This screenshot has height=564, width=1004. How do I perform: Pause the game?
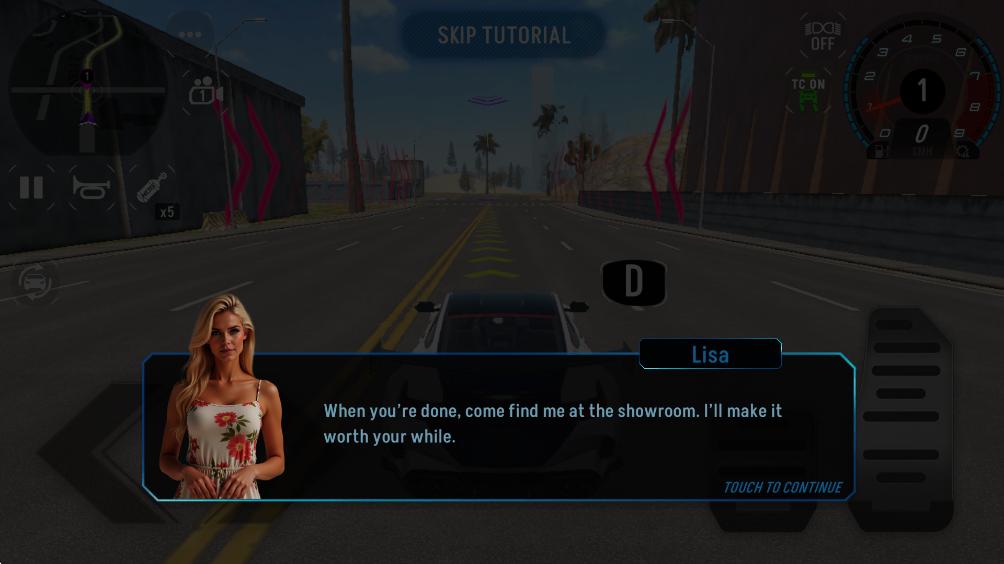point(32,187)
